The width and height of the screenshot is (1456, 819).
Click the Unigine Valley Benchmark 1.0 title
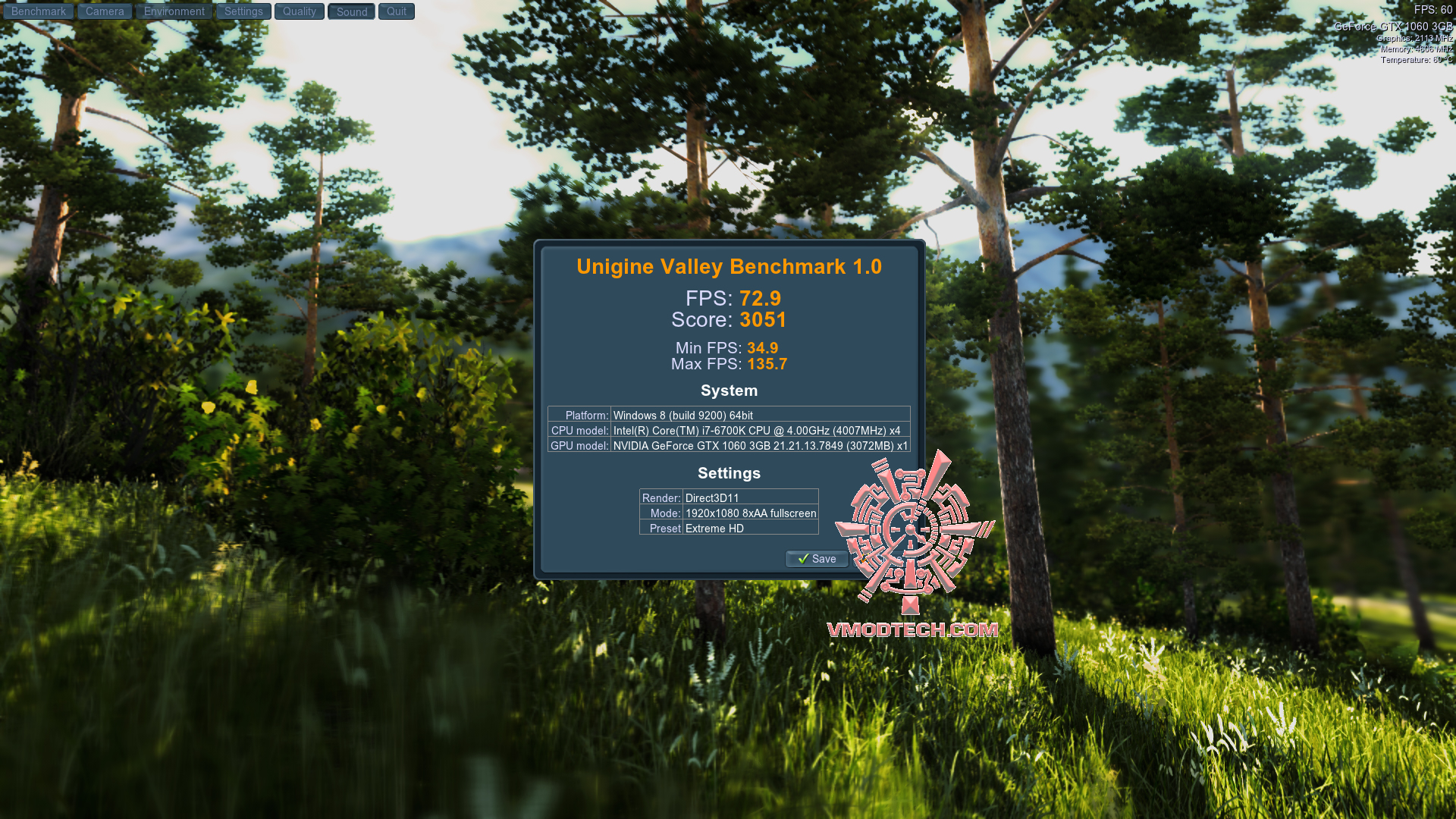point(727,266)
